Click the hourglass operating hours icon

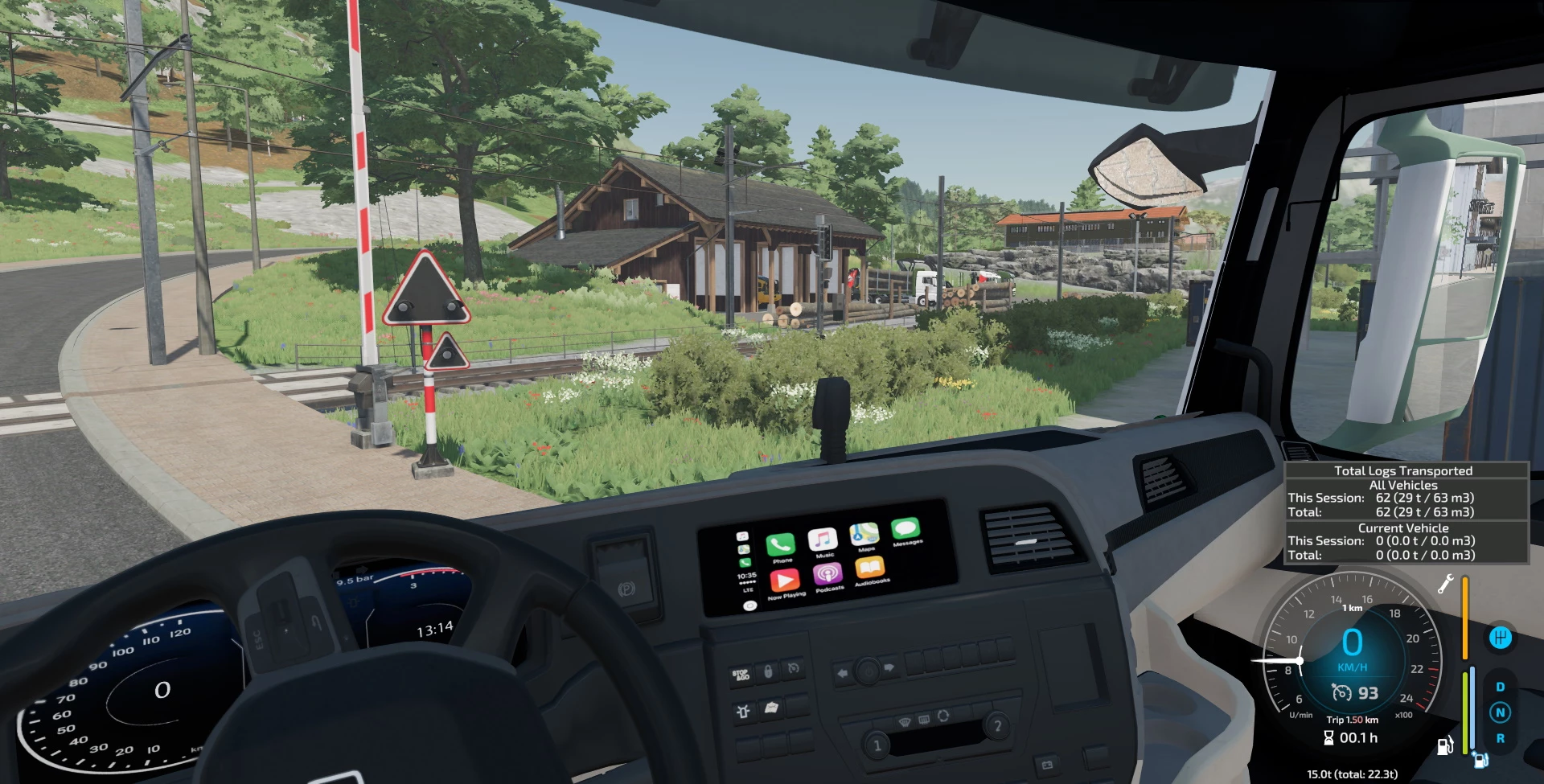coord(1328,737)
